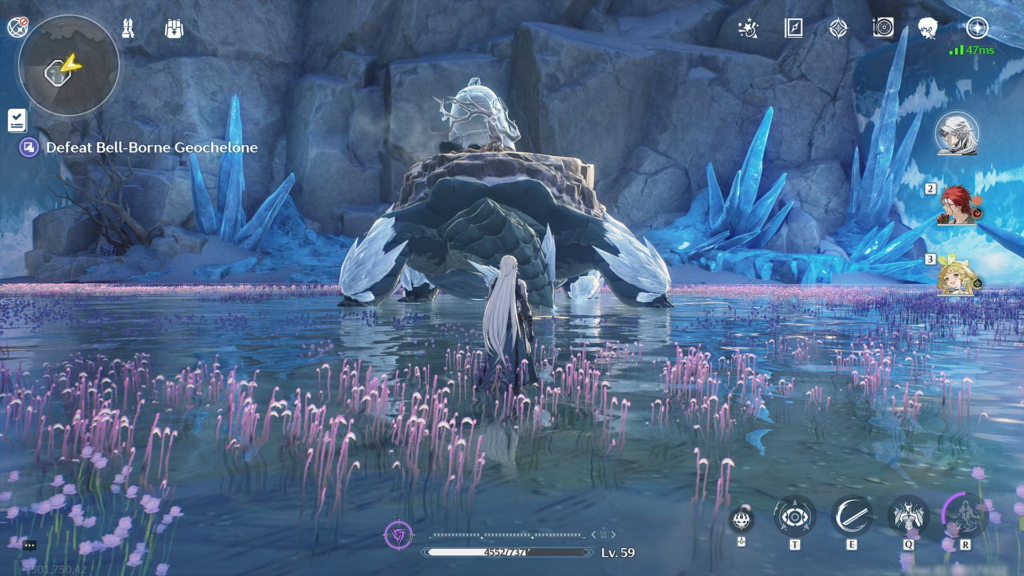
Task: Open the backpack inventory icon
Action: (174, 28)
